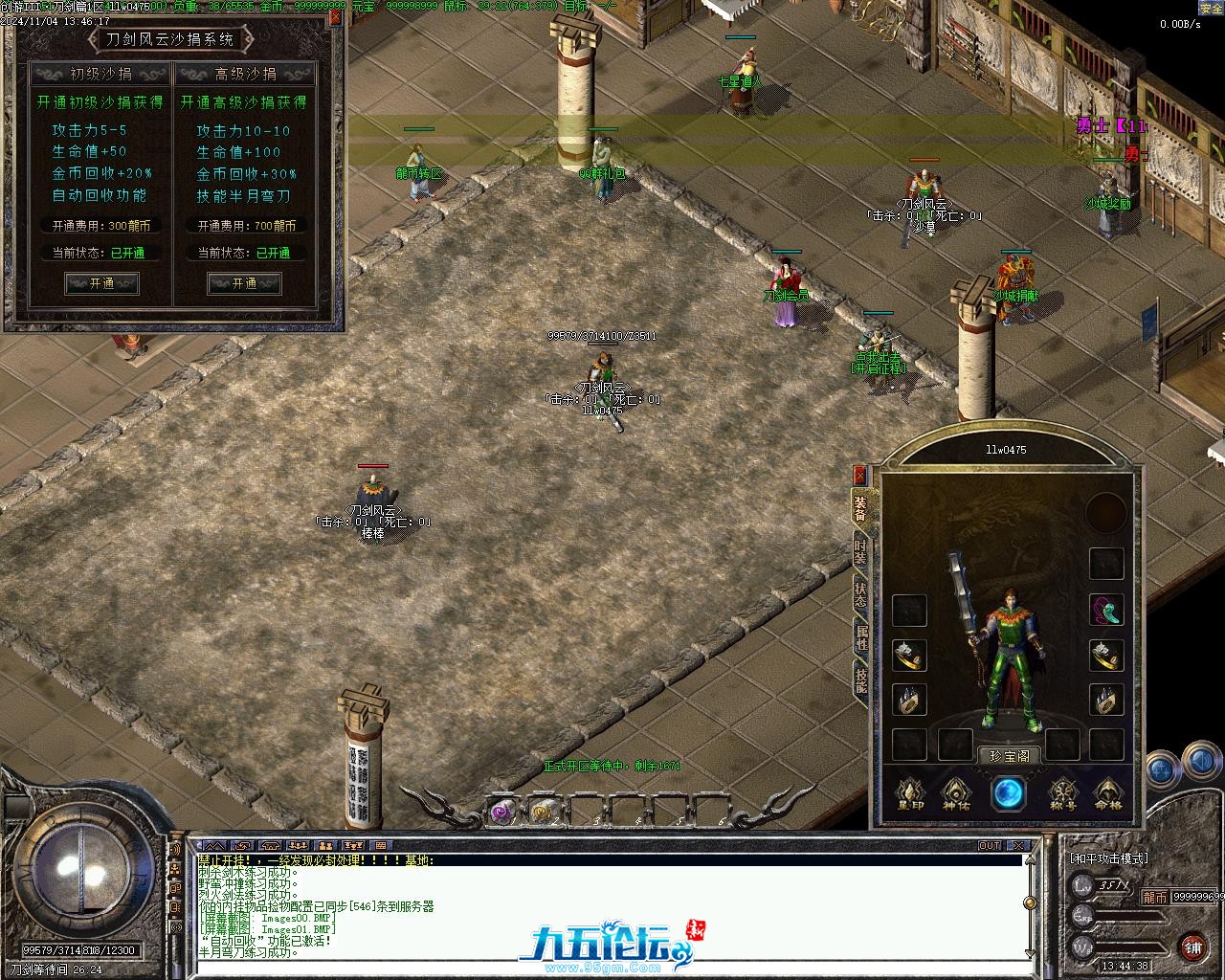
Task: Close the 沙捐系统 panel
Action: click(336, 16)
